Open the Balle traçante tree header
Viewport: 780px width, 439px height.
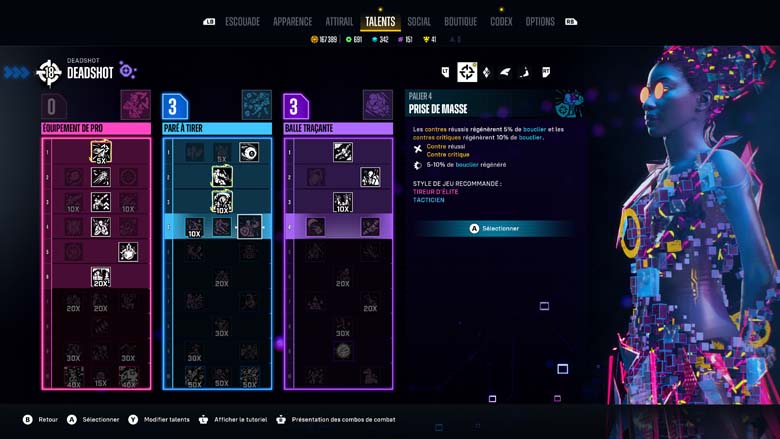(x=338, y=128)
